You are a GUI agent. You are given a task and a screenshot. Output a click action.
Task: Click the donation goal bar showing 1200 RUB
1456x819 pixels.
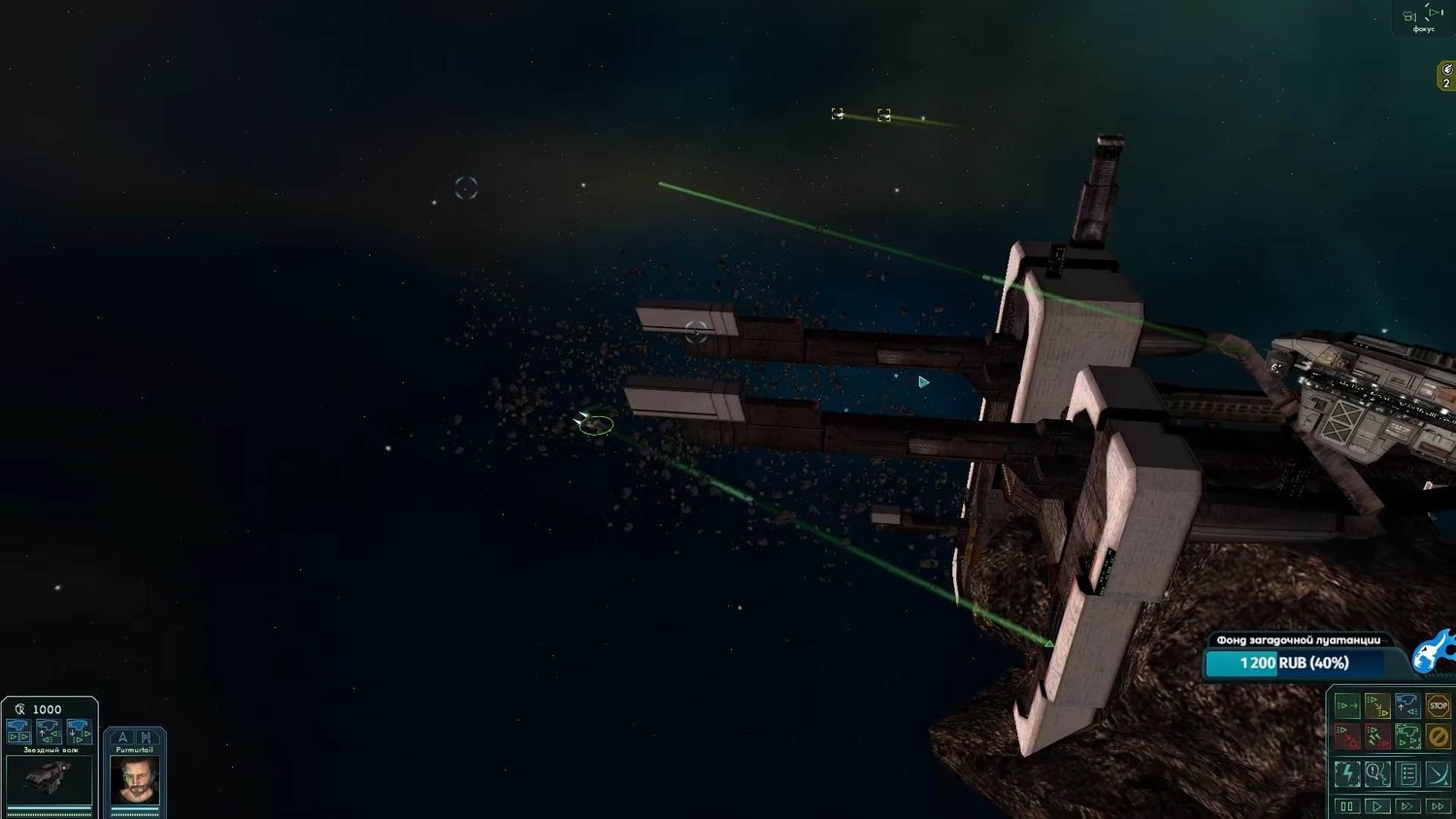pos(1295,663)
